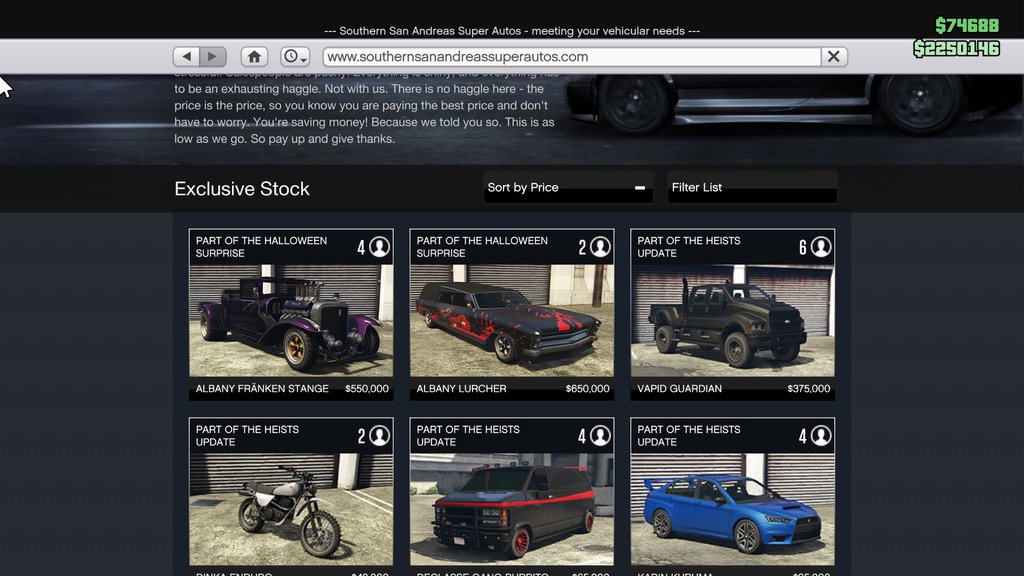Select the Albany Lurcher hearse listing

(512, 315)
